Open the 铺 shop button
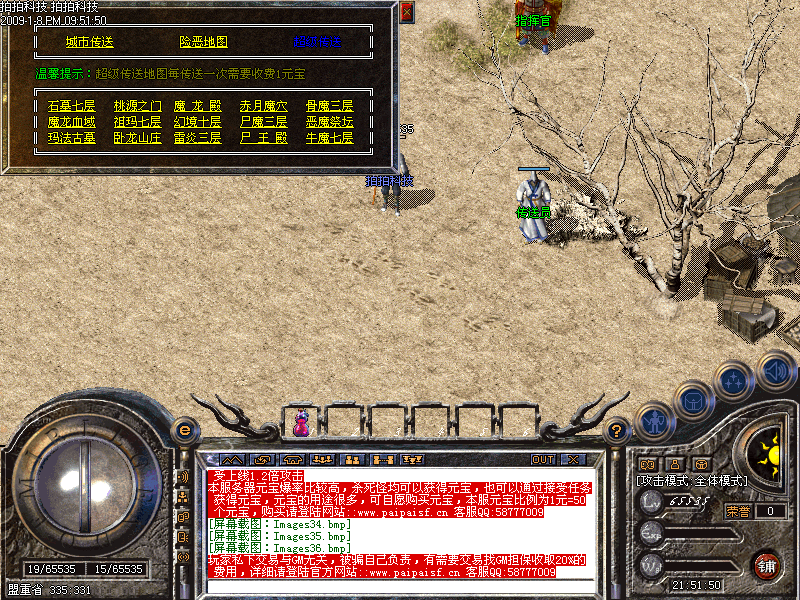 (x=767, y=565)
